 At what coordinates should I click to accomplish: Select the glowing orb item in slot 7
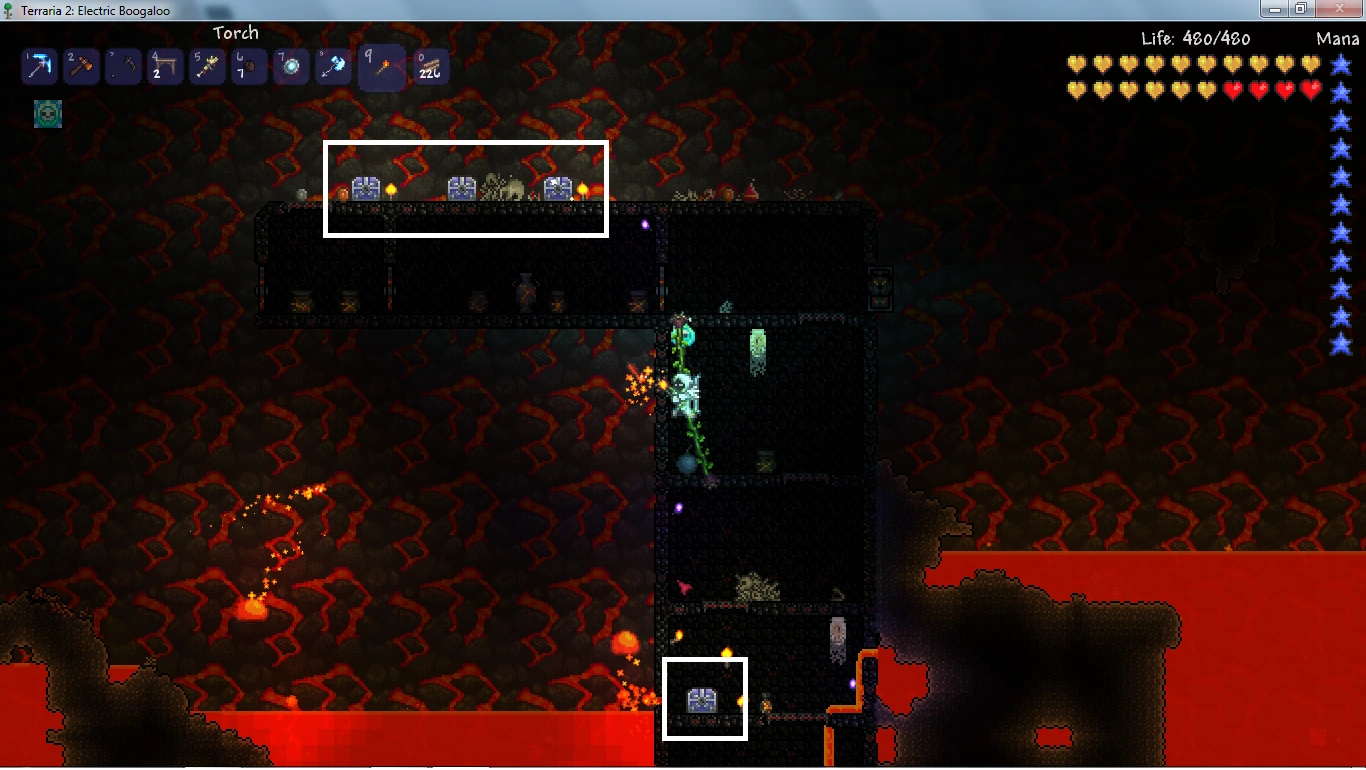(290, 66)
